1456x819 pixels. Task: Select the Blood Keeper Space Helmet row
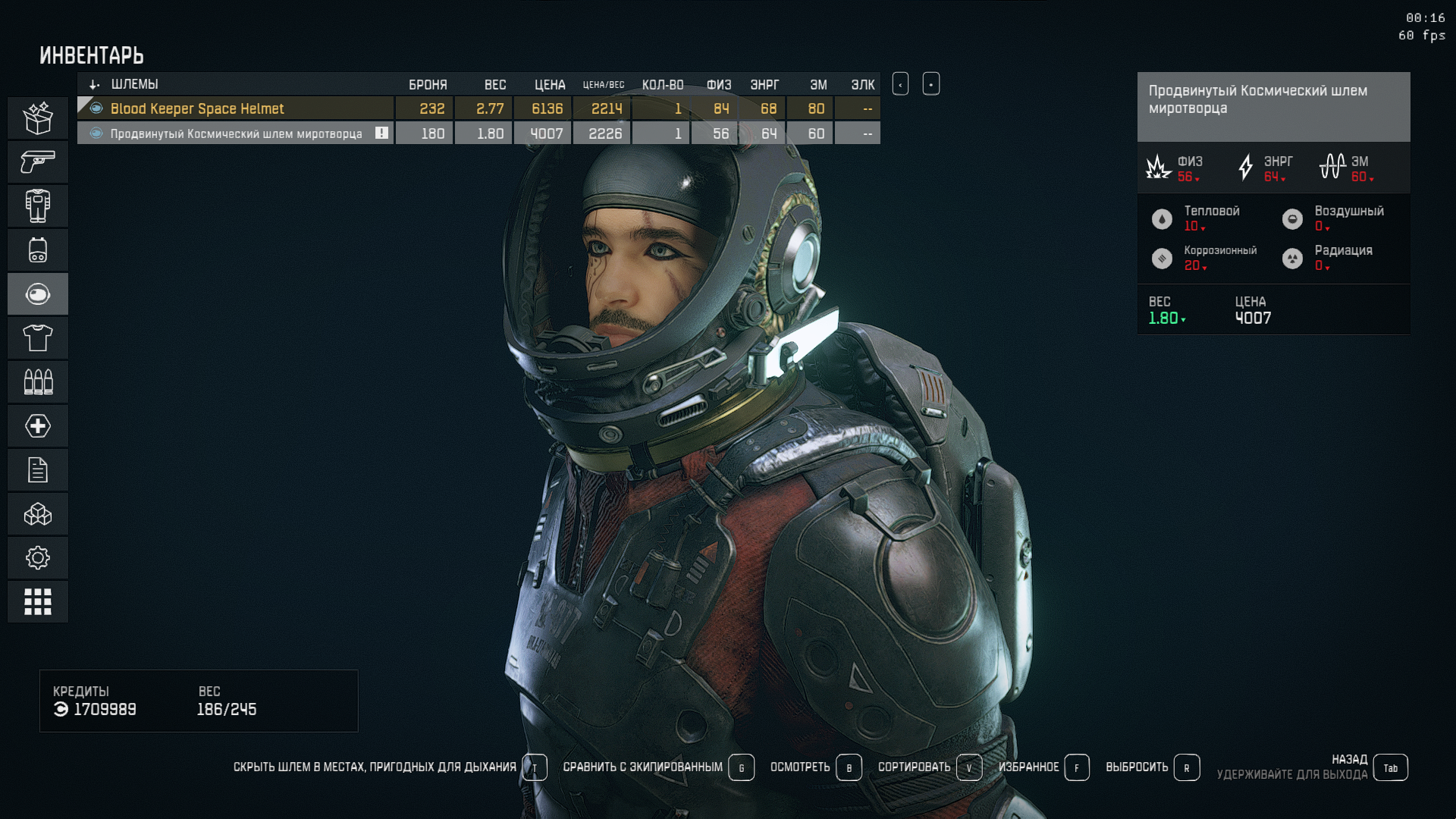(235, 108)
